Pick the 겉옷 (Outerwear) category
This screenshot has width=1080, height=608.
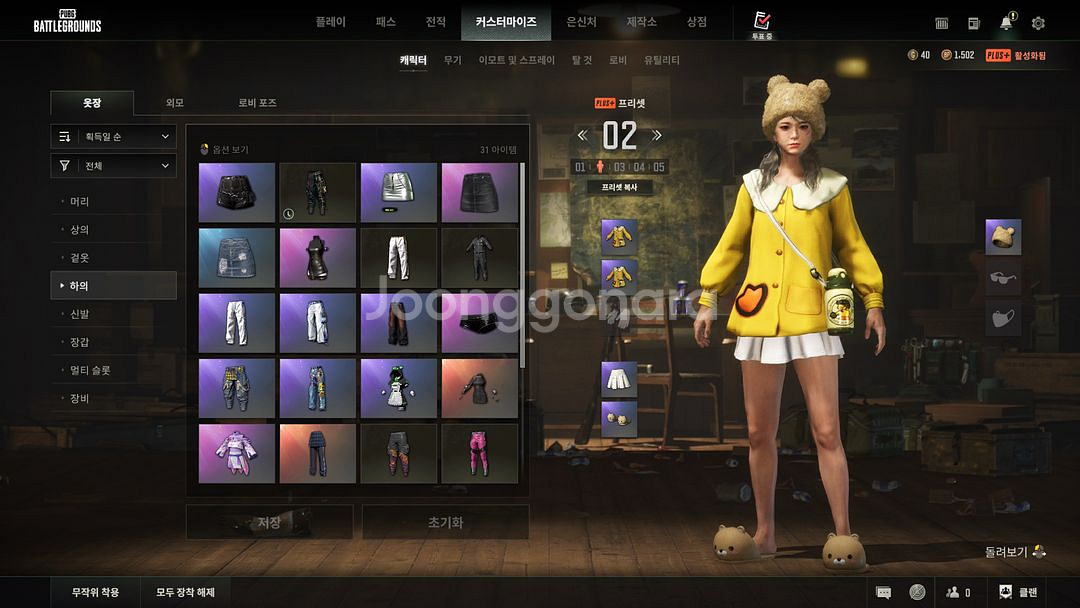[80, 258]
